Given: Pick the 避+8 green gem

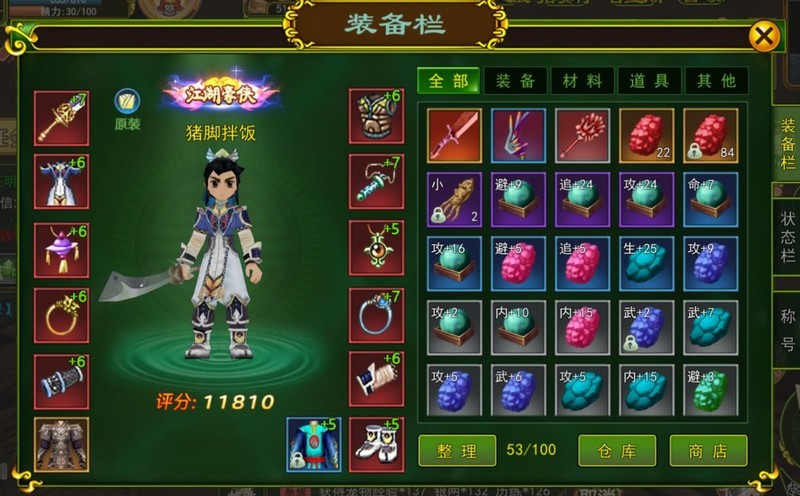Looking at the screenshot, I should point(710,391).
